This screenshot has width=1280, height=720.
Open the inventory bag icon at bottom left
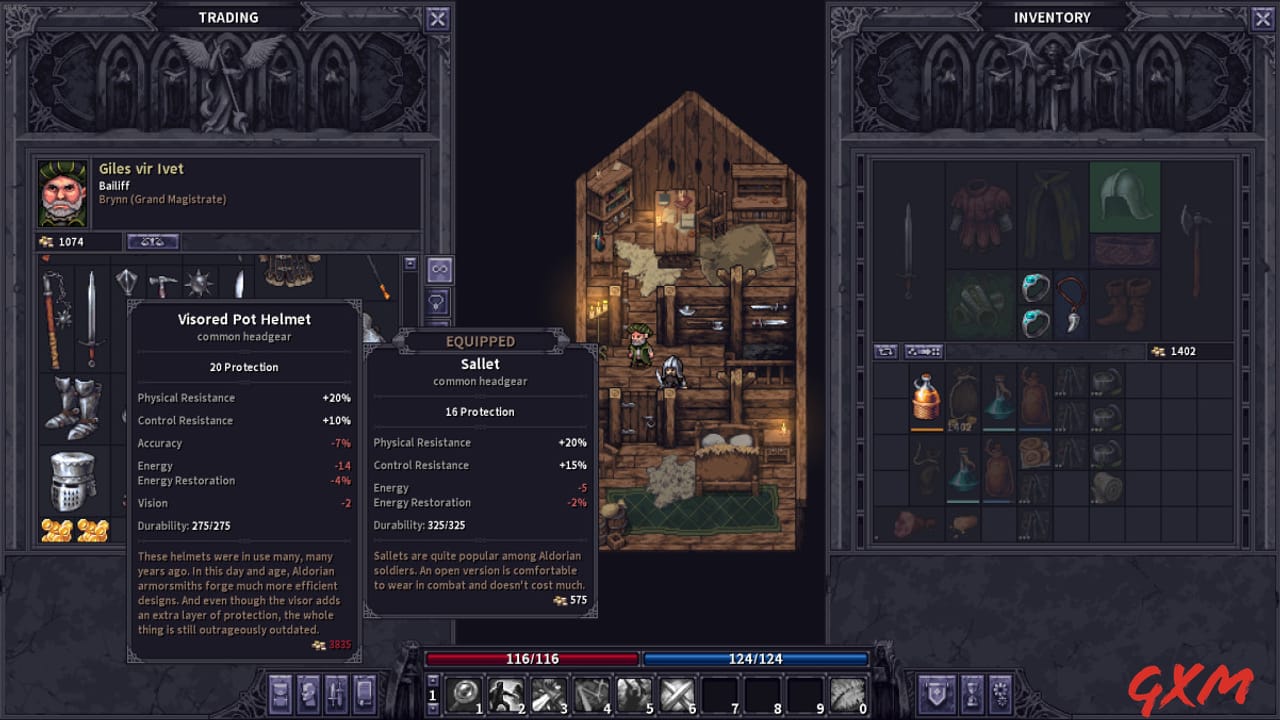click(279, 693)
